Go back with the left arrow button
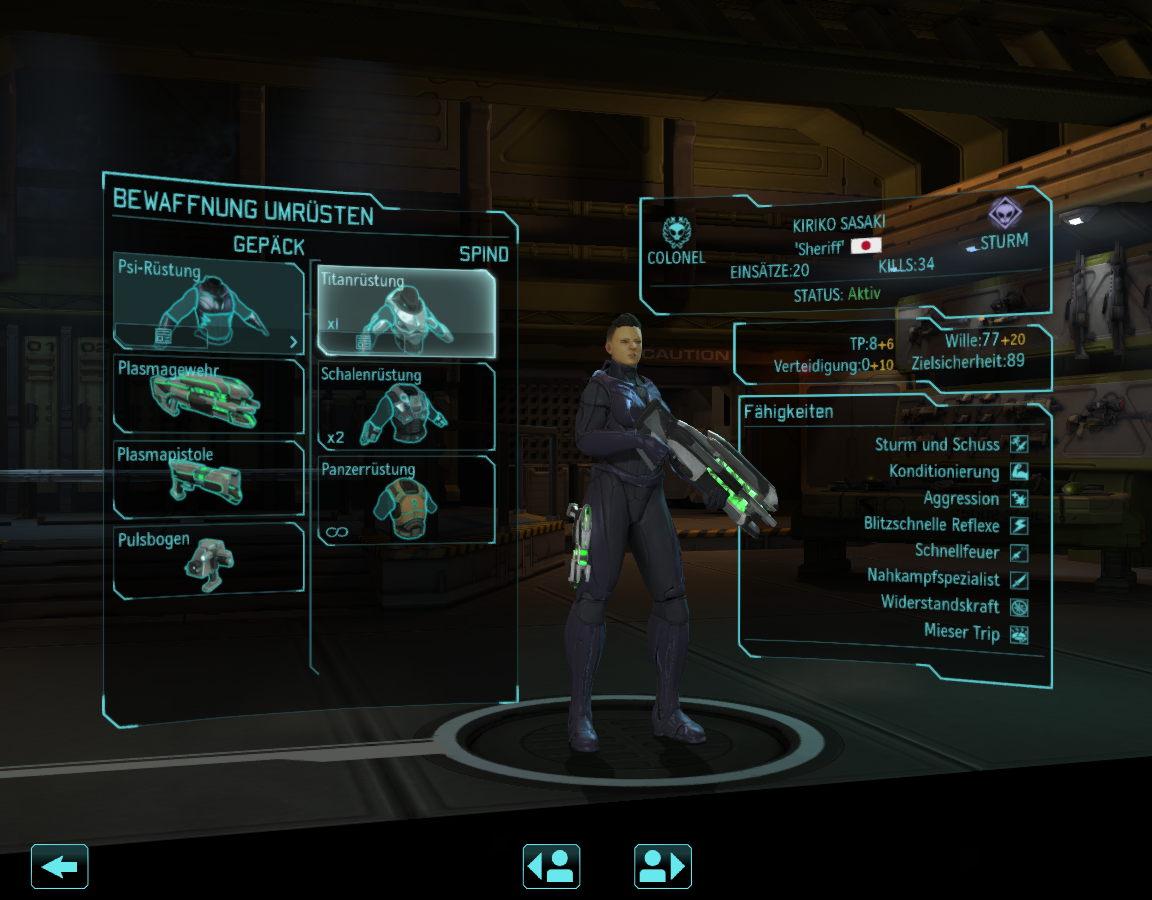This screenshot has width=1152, height=900. tap(60, 866)
